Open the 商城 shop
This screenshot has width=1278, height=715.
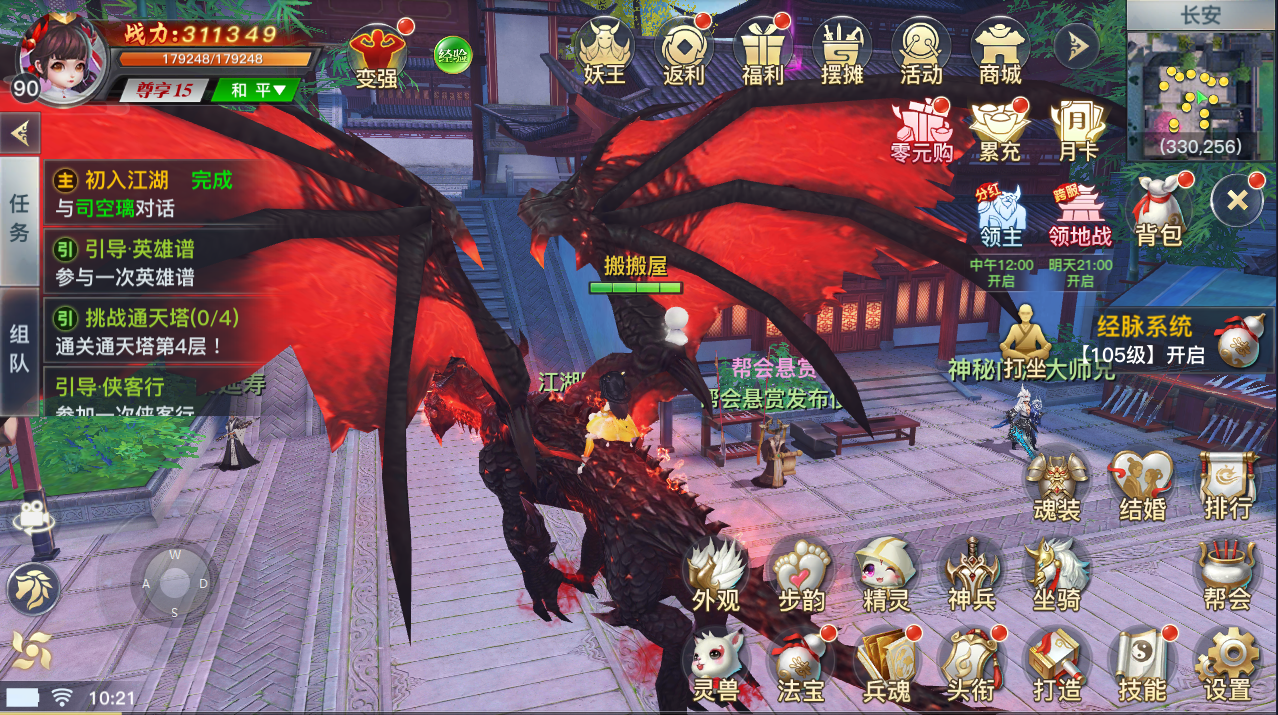[x=1000, y=52]
